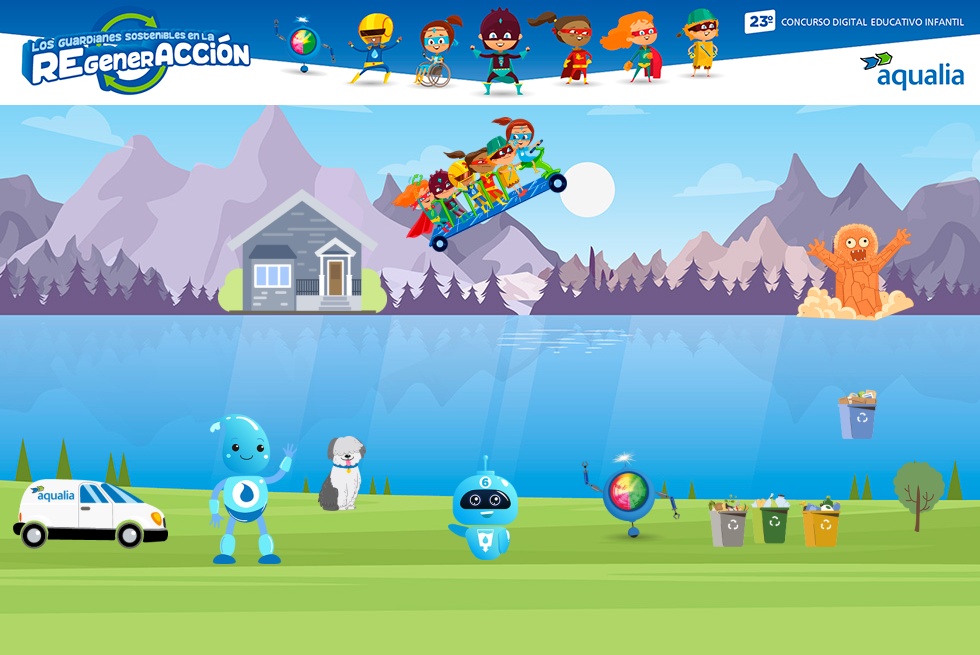The width and height of the screenshot is (980, 655).
Task: Click the guardians riding the flying skateboard
Action: click(x=486, y=185)
